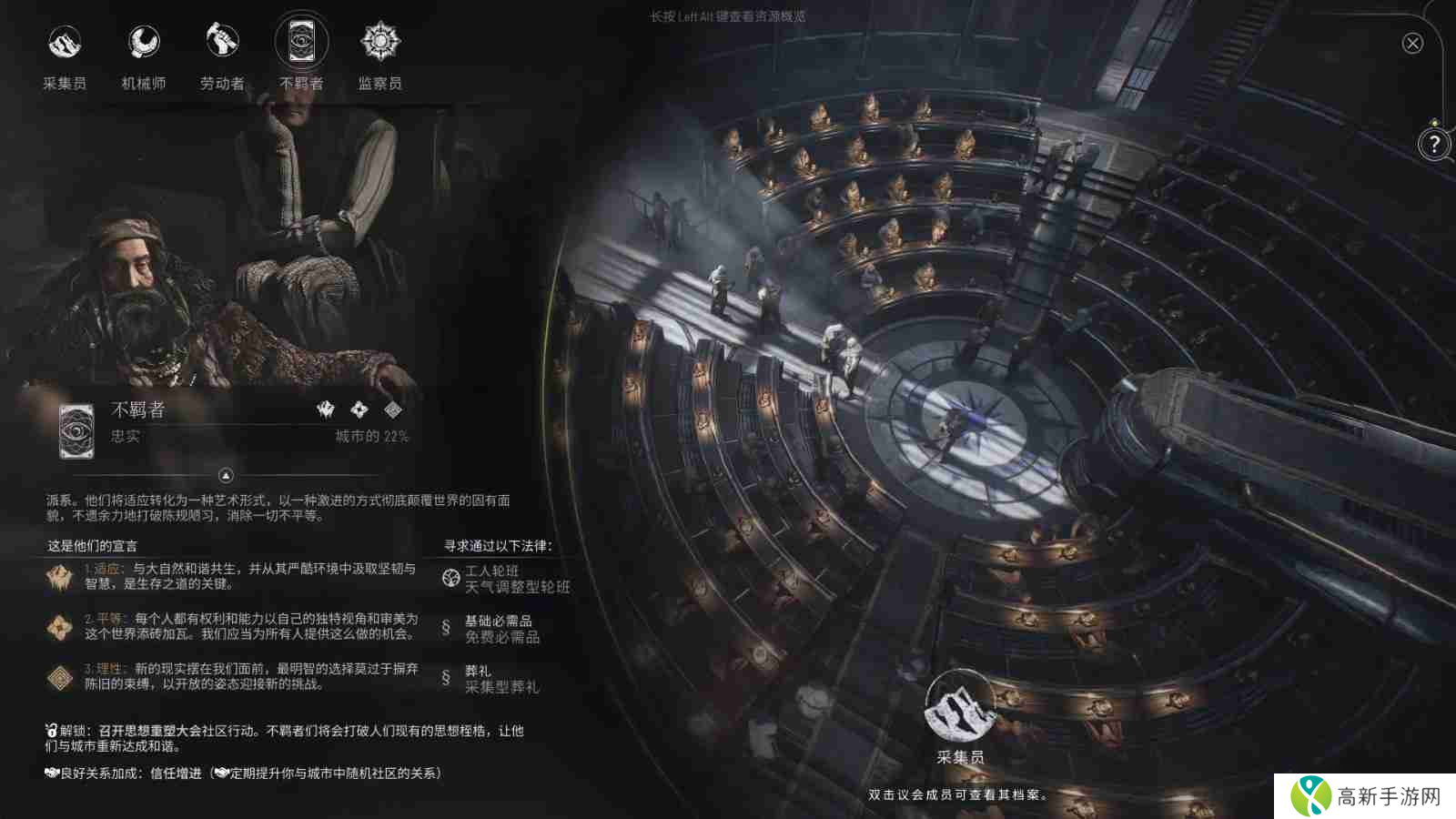Image resolution: width=1456 pixels, height=819 pixels.
Task: Click the § icon beside 基础必需品
Action: [444, 626]
